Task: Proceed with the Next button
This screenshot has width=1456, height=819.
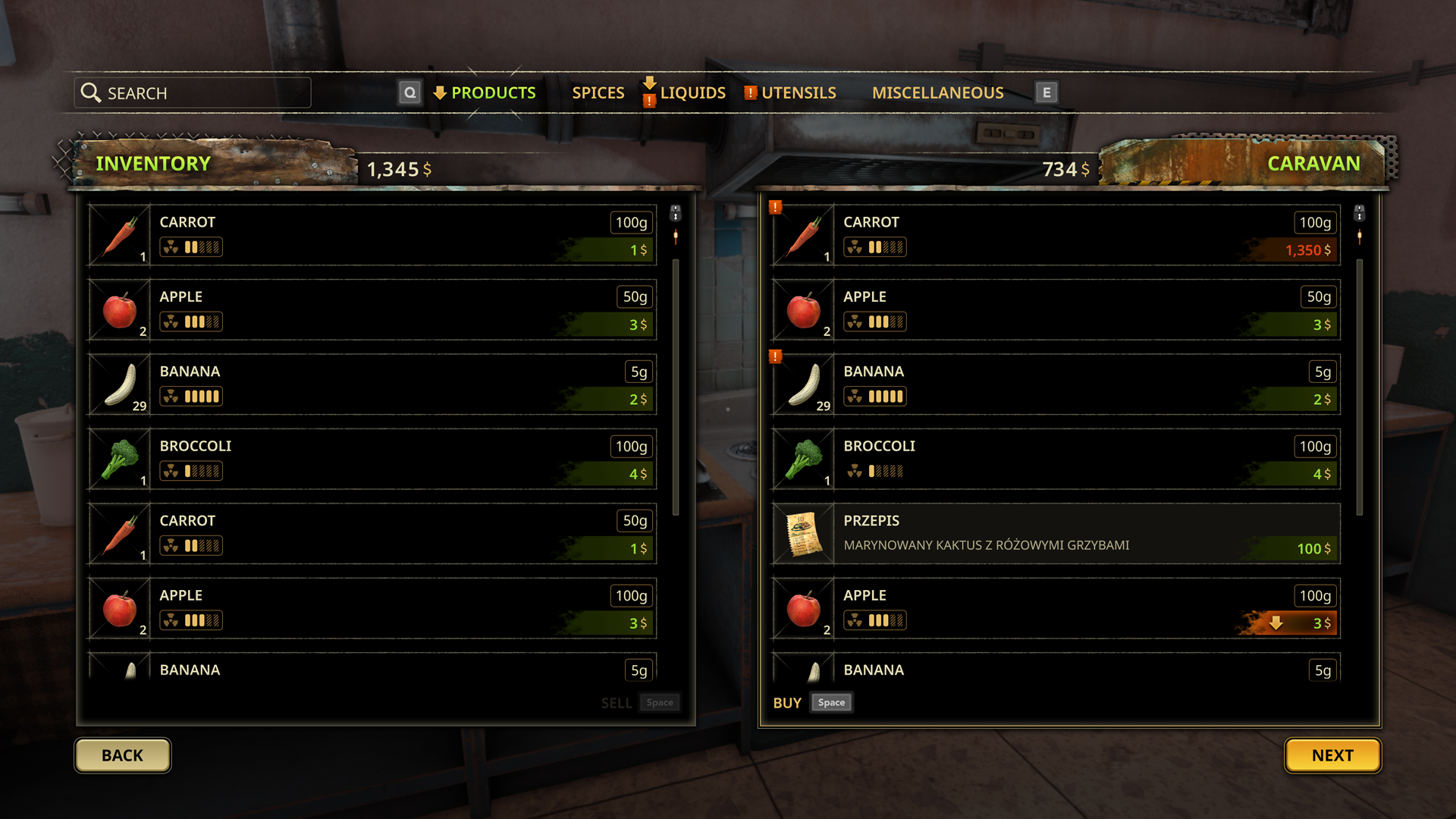Action: (1332, 755)
